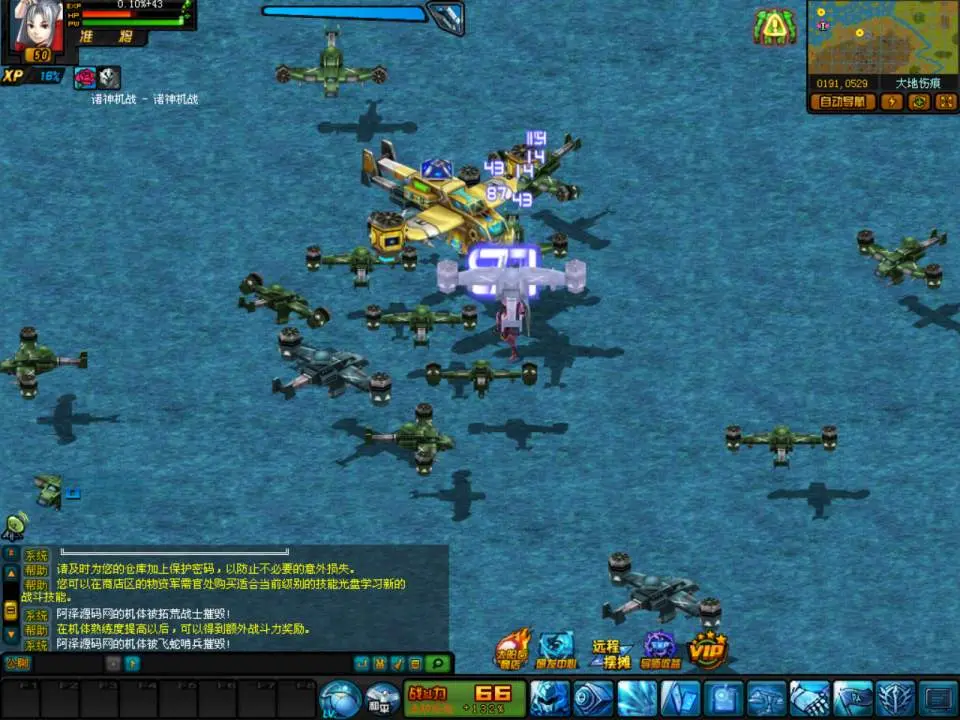Open the green warning triangle alert
This screenshot has height=720, width=960.
pyautogui.click(x=775, y=28)
